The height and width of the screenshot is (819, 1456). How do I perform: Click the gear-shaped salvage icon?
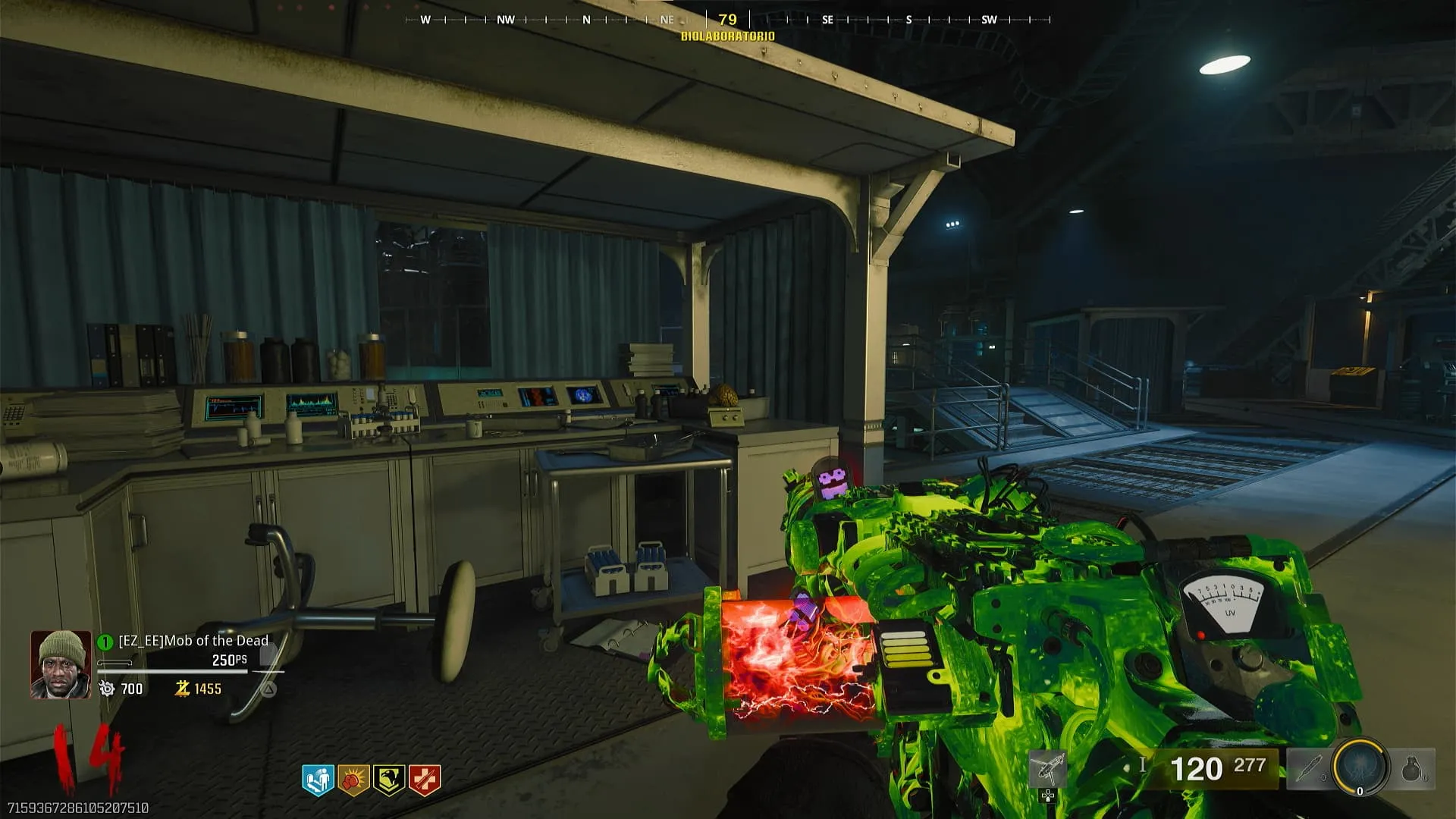107,689
